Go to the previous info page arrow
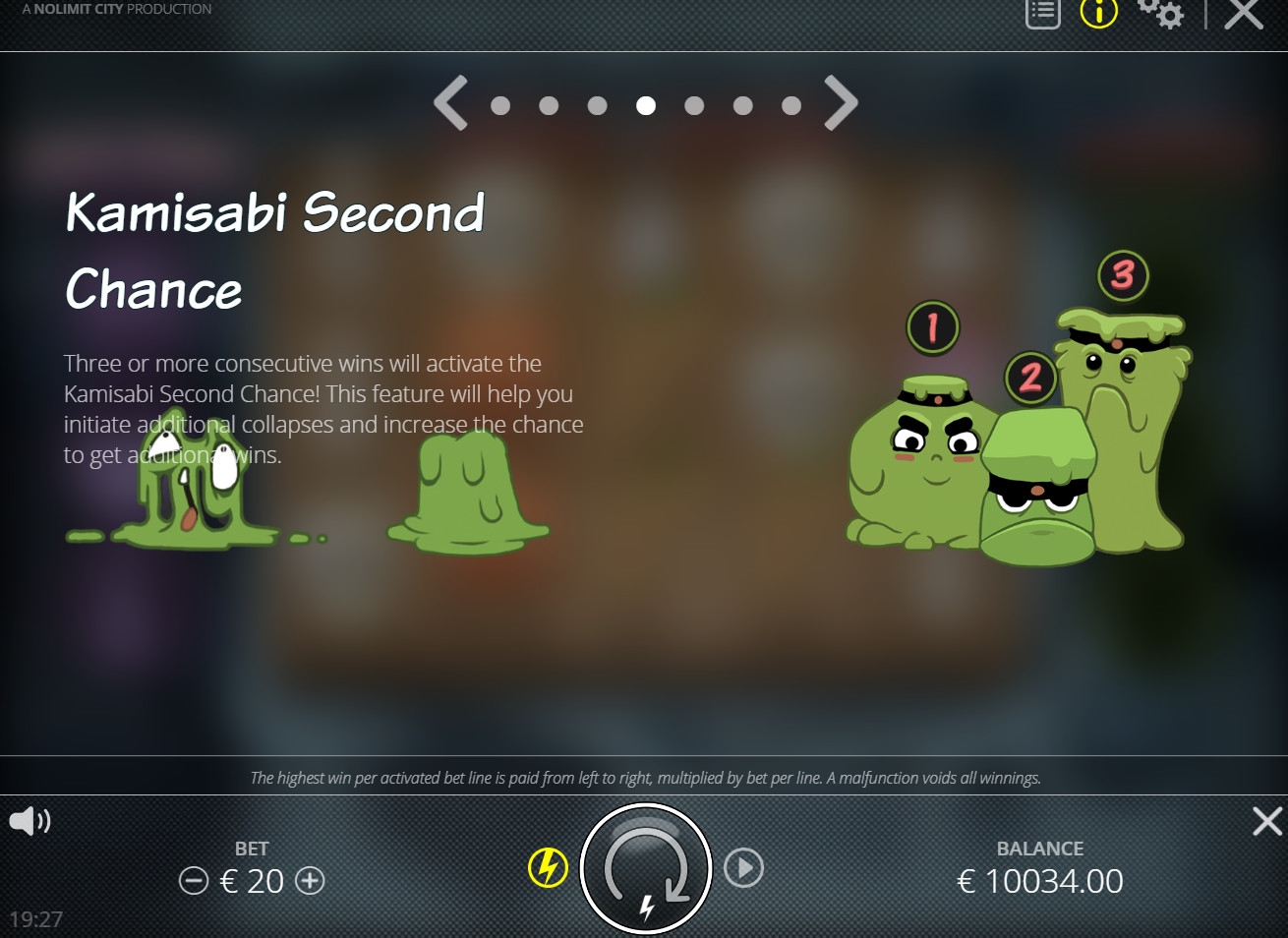The width and height of the screenshot is (1288, 938). (x=450, y=103)
